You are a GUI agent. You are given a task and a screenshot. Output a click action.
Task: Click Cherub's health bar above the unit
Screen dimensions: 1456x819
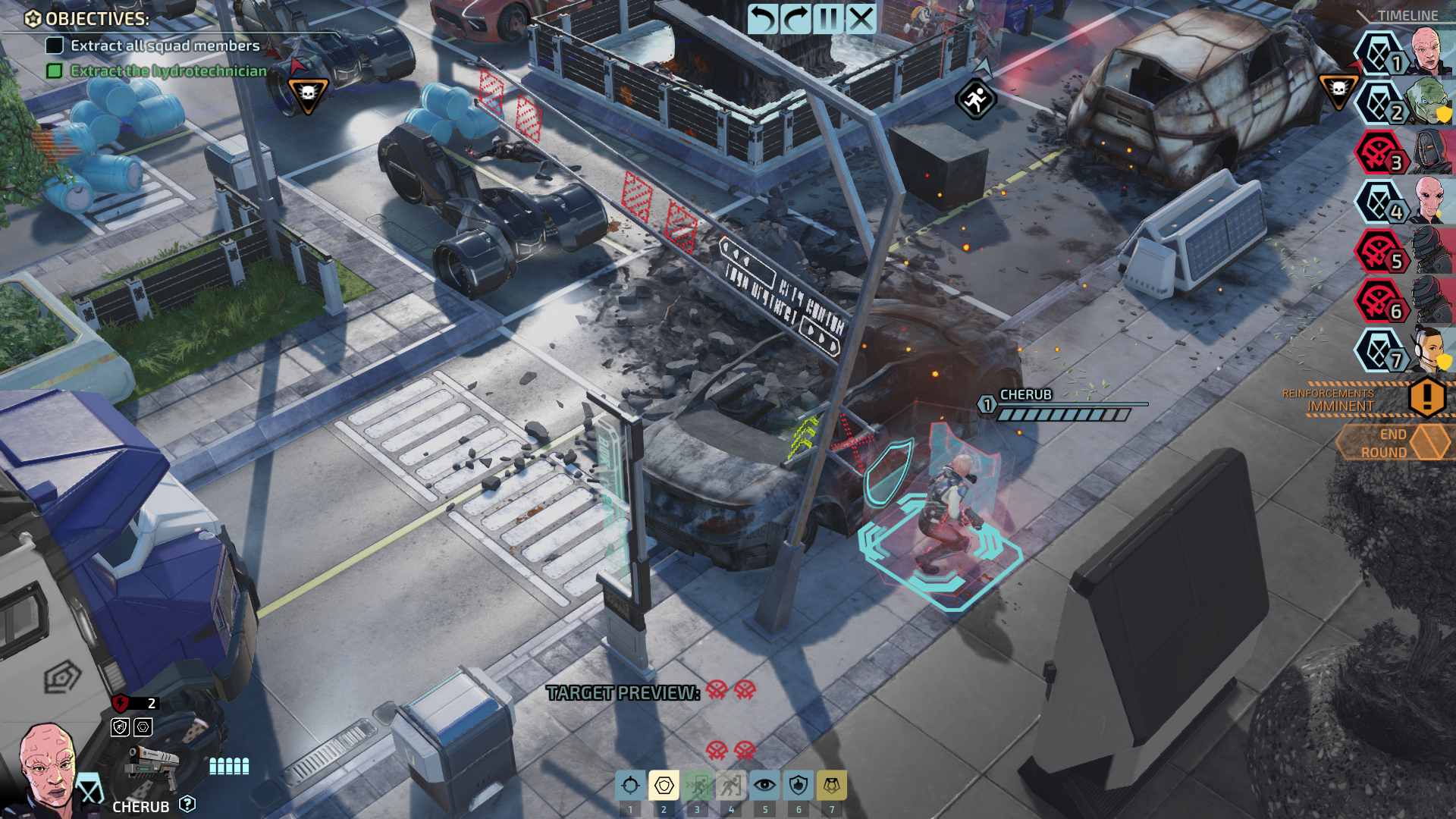click(x=1062, y=413)
